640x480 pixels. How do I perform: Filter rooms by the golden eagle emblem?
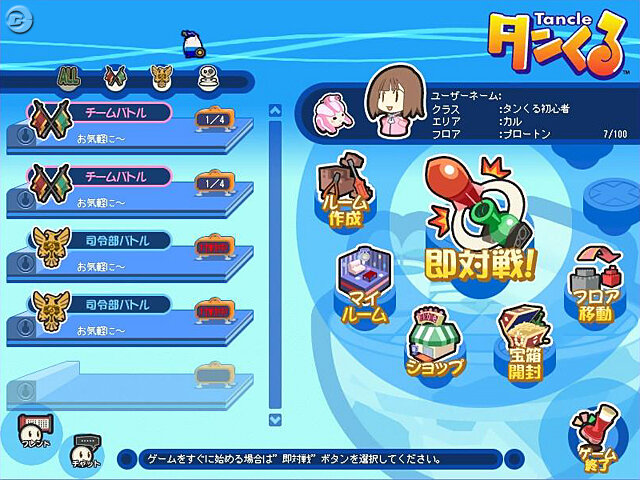coord(160,76)
